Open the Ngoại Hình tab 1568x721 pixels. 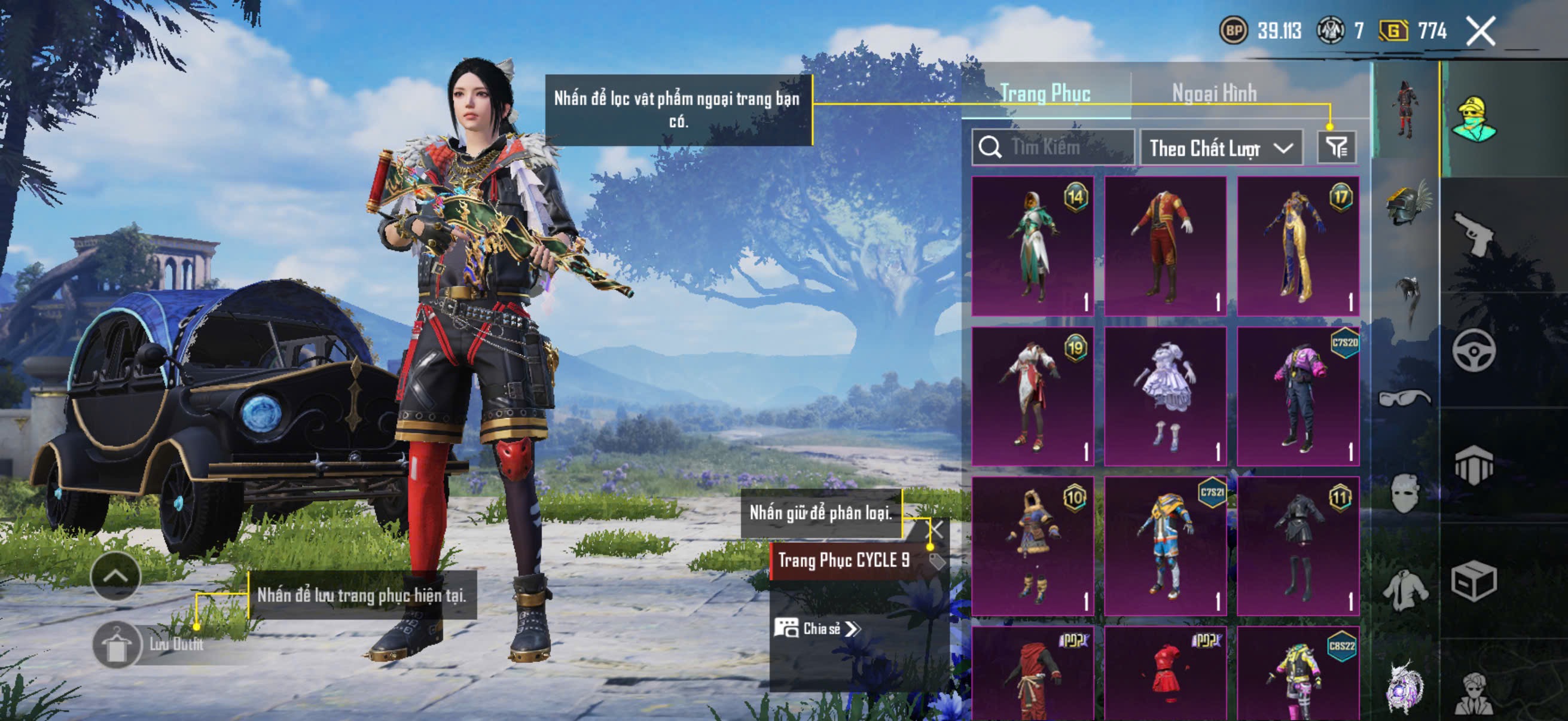(x=1214, y=93)
